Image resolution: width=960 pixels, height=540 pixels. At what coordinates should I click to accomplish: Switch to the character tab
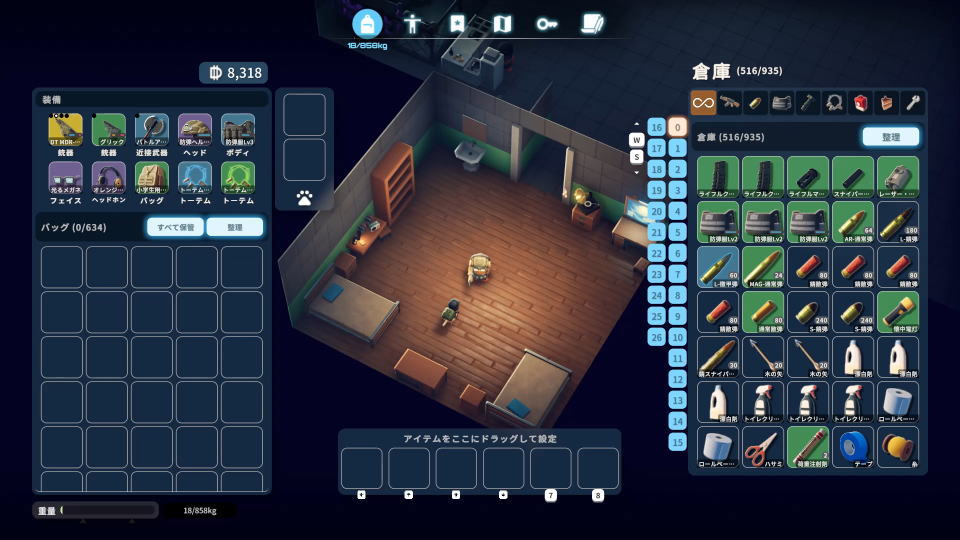click(x=412, y=23)
